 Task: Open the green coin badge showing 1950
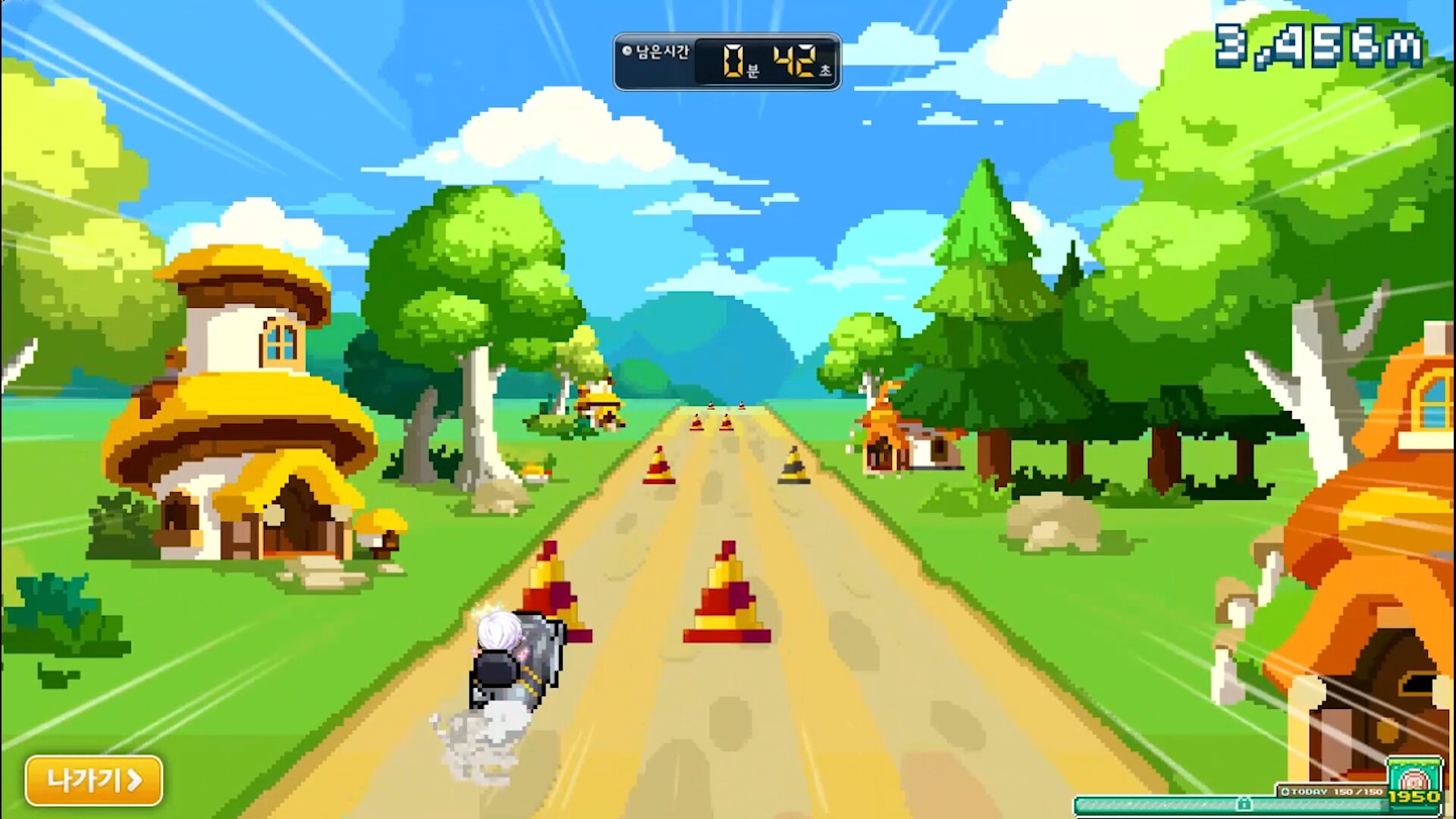[1414, 783]
